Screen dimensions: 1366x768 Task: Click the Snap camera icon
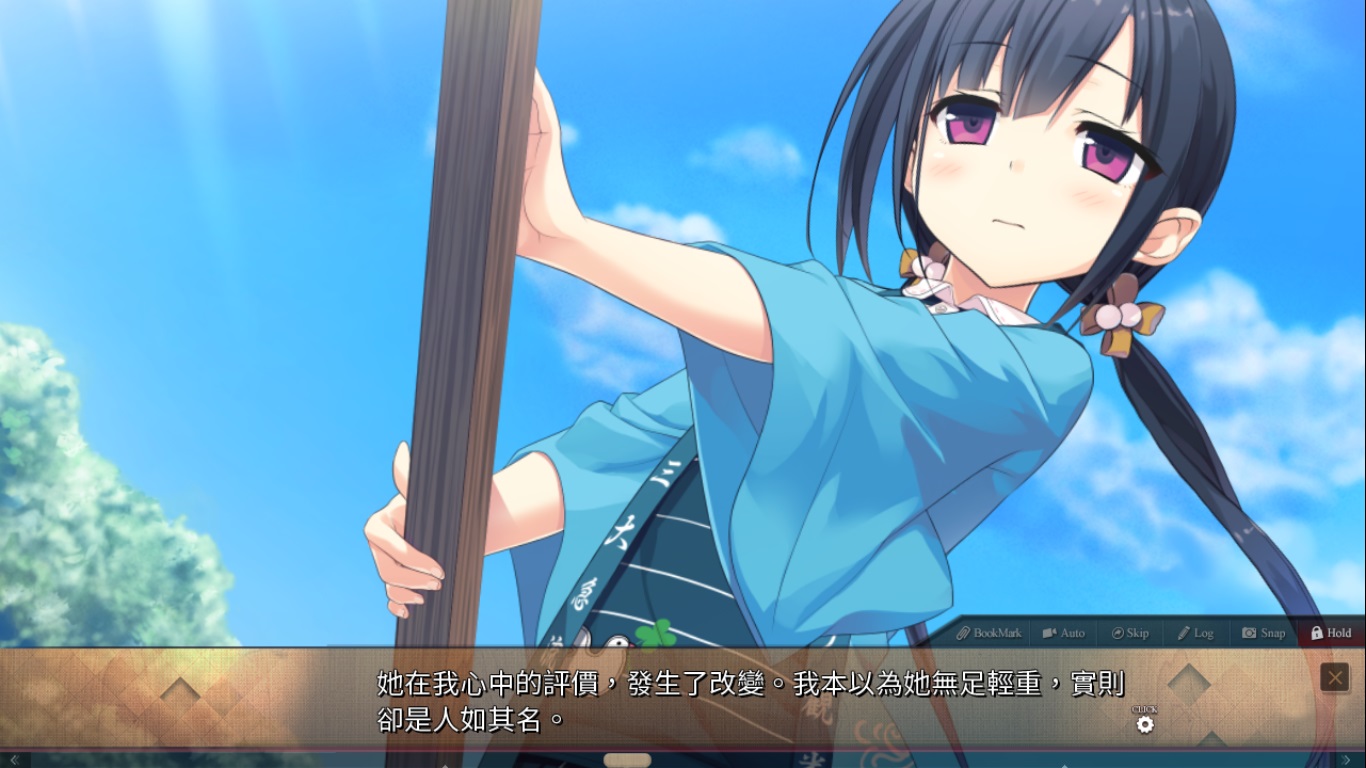[1247, 632]
